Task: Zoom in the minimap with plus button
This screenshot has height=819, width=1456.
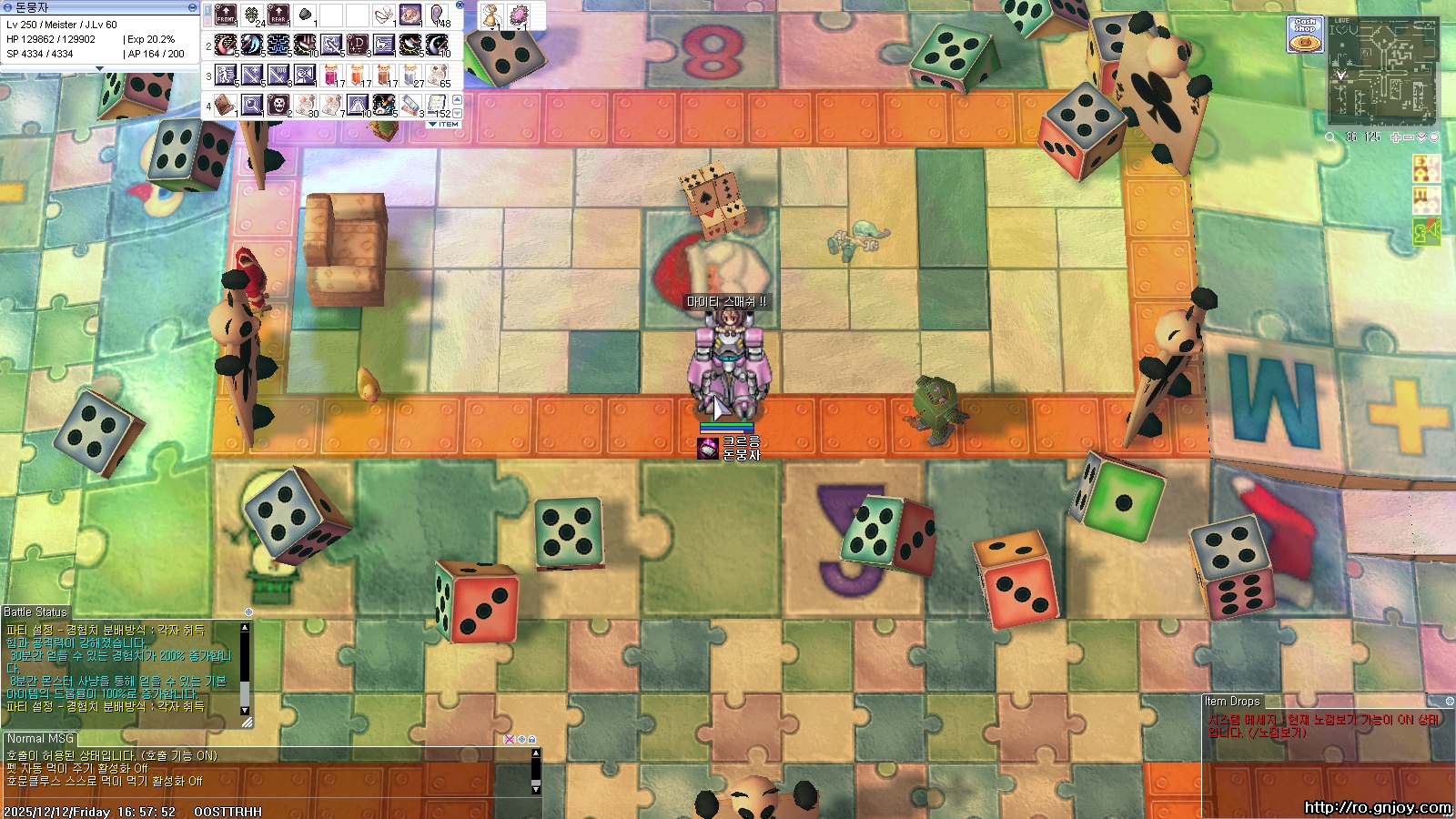Action: coord(1396,137)
